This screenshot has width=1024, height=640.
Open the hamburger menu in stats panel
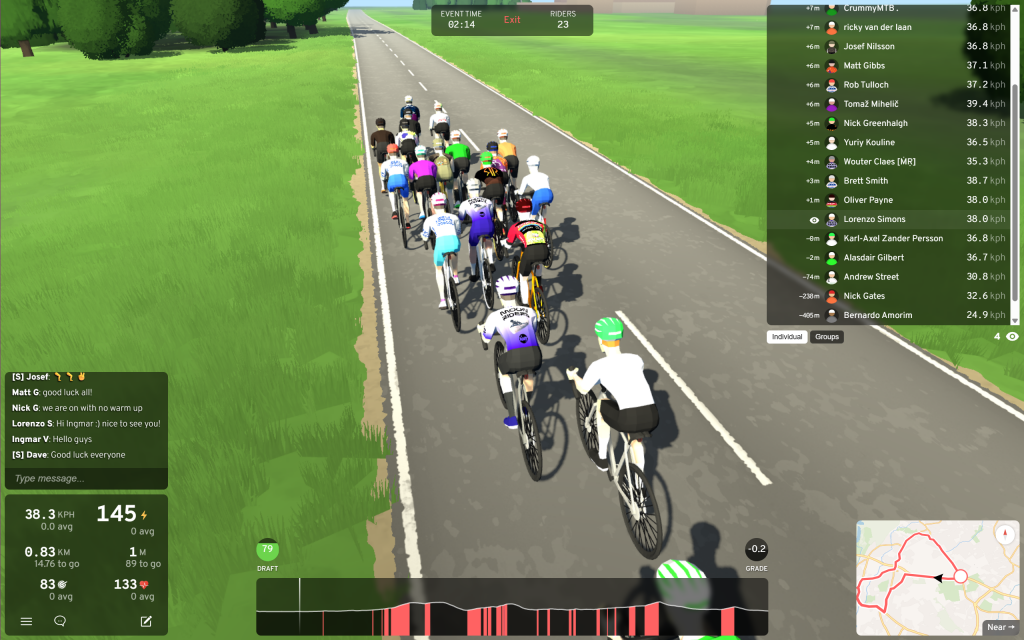26,621
